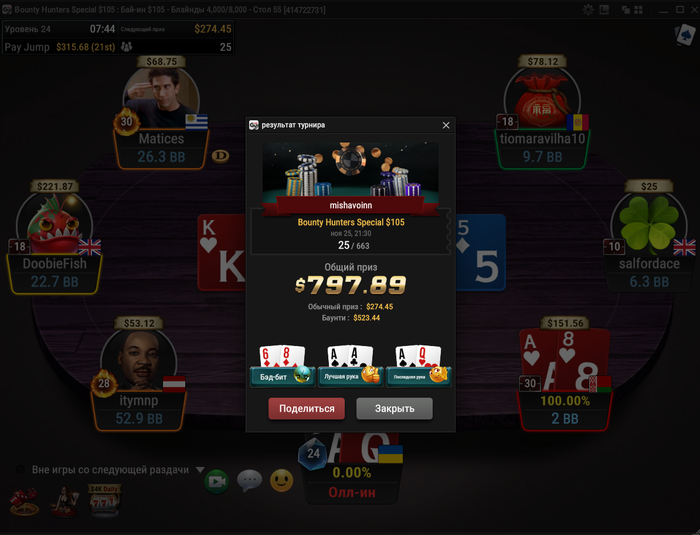Image resolution: width=700 pixels, height=535 pixels.
Task: Close the tournament result dialog with X
Action: point(446,125)
